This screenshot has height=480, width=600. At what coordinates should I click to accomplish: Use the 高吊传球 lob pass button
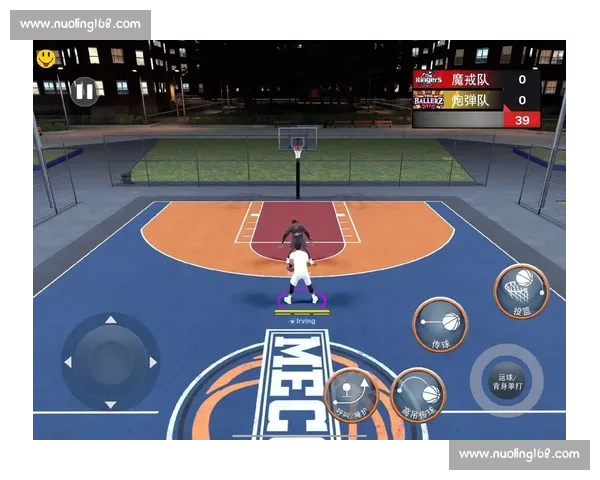pos(418,395)
